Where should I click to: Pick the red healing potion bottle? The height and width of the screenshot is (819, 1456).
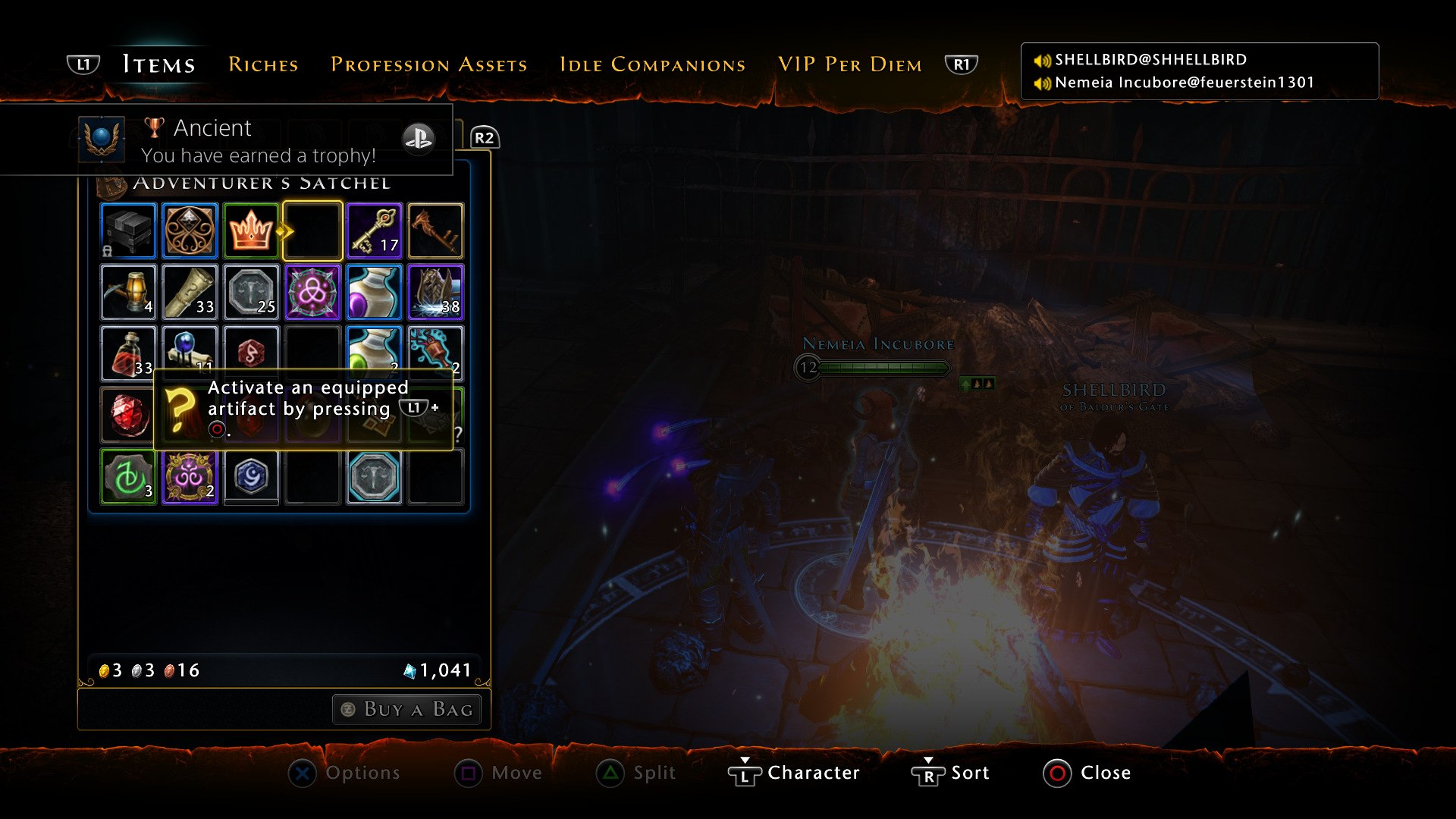point(128,353)
